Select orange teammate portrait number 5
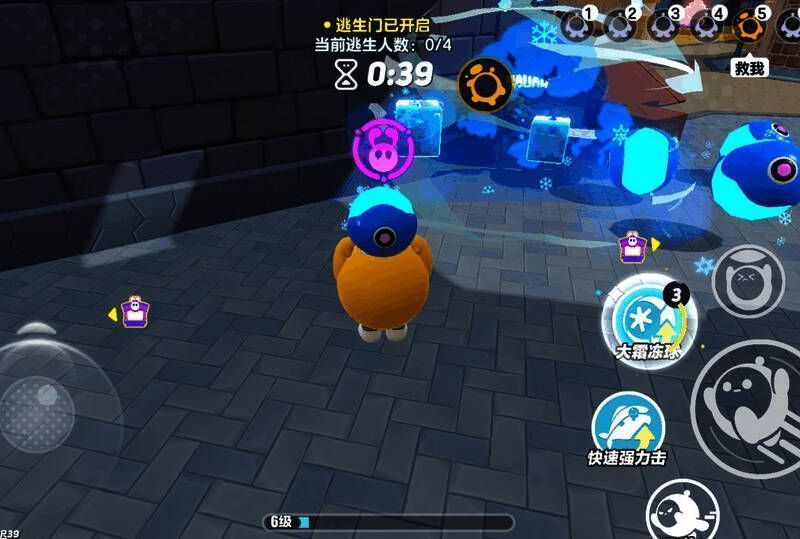The image size is (800, 539). point(748,25)
